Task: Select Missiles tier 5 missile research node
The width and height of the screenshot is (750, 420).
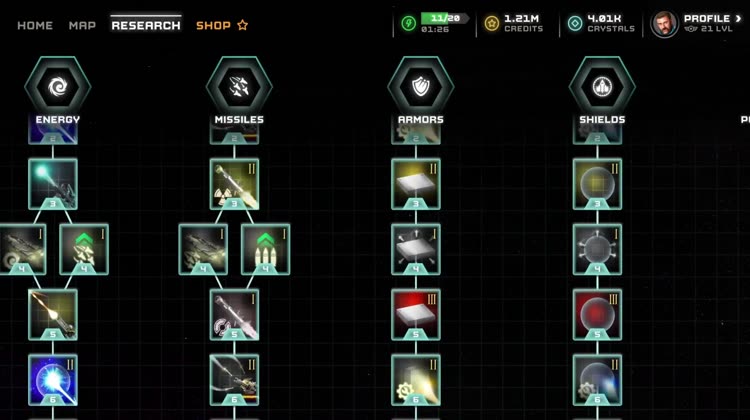Action: [x=234, y=313]
